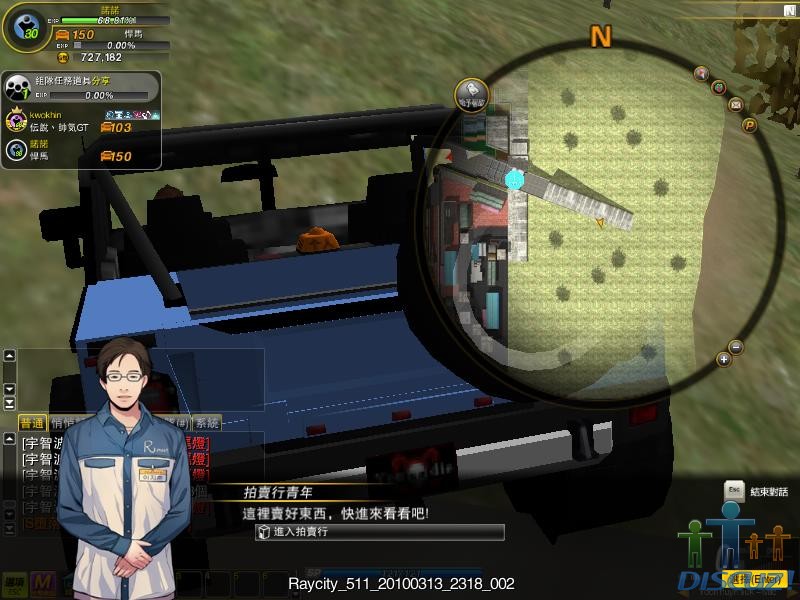
Task: Open the orange M button in bottom bar
Action: (43, 581)
